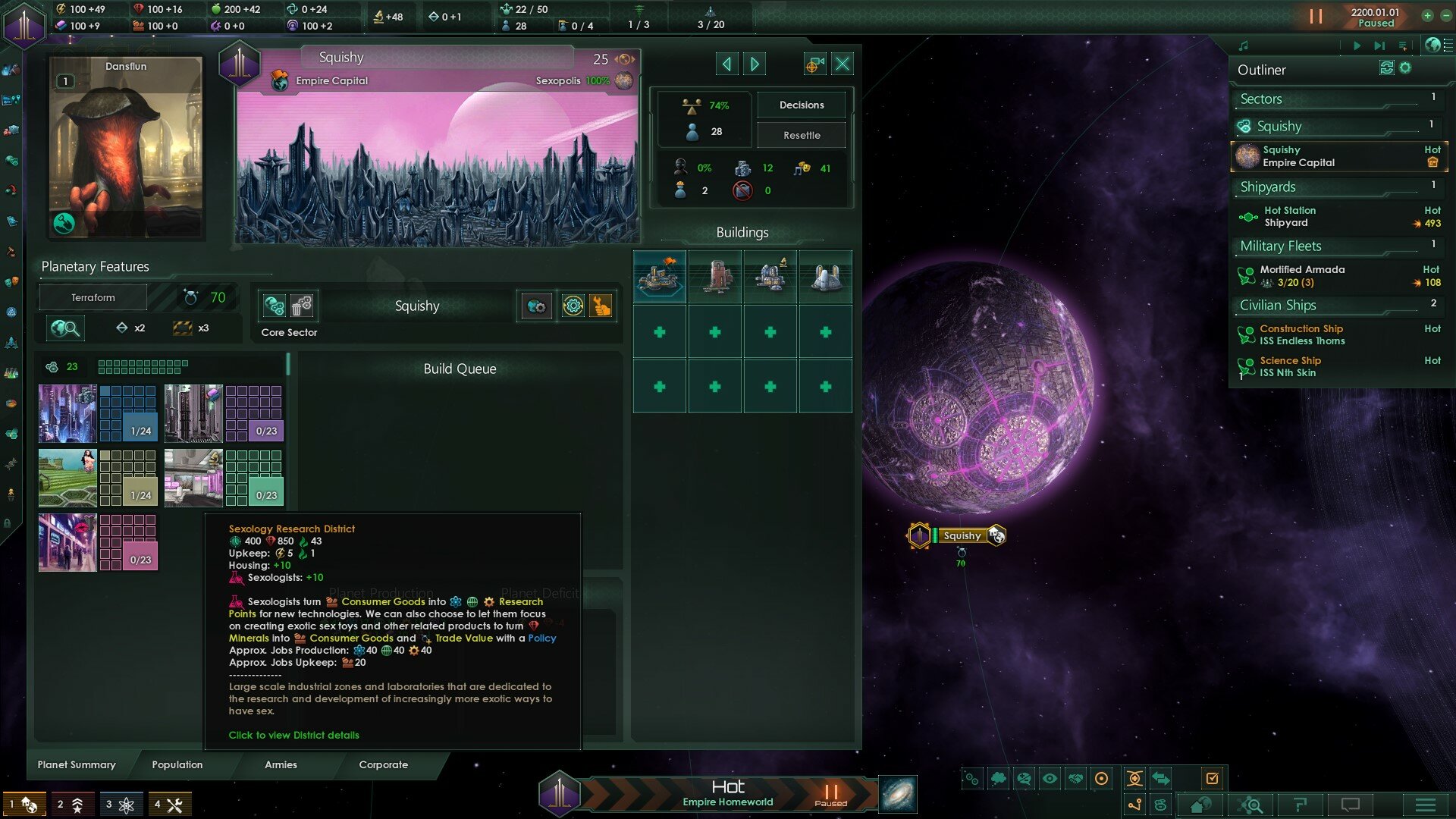The height and width of the screenshot is (819, 1456).
Task: Open the Decisions panel
Action: [802, 105]
